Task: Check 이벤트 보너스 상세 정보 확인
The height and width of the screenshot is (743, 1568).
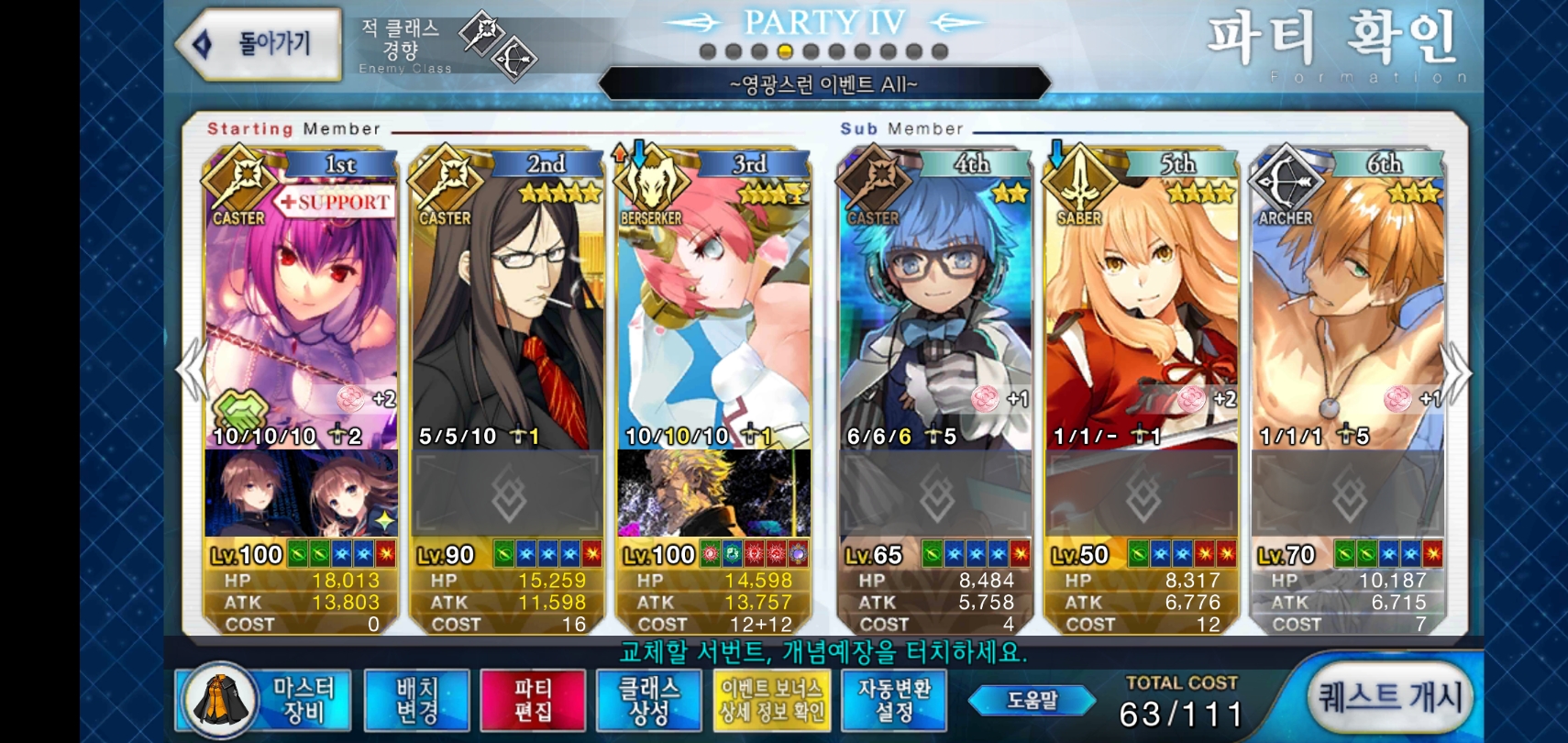Action: [x=771, y=701]
